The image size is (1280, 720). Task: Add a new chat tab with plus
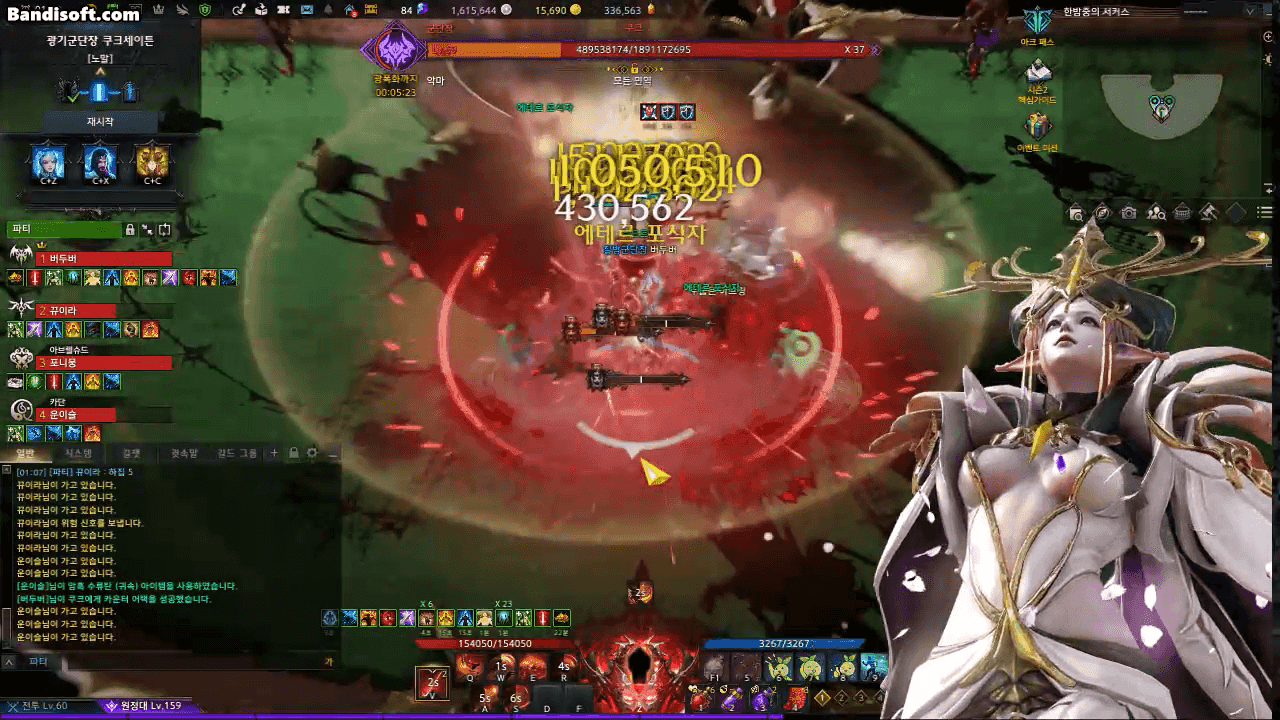tap(274, 453)
